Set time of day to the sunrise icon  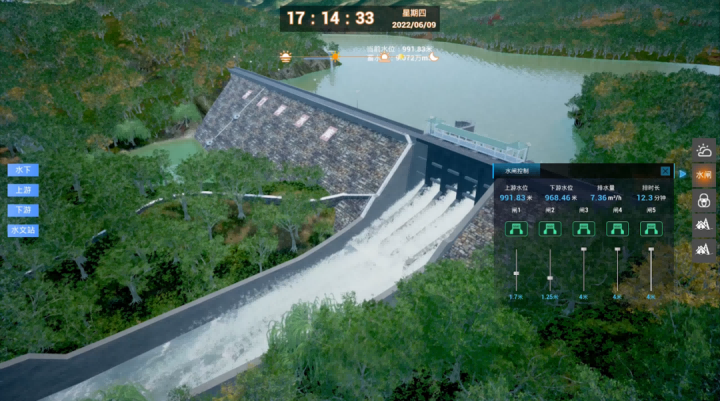click(287, 57)
